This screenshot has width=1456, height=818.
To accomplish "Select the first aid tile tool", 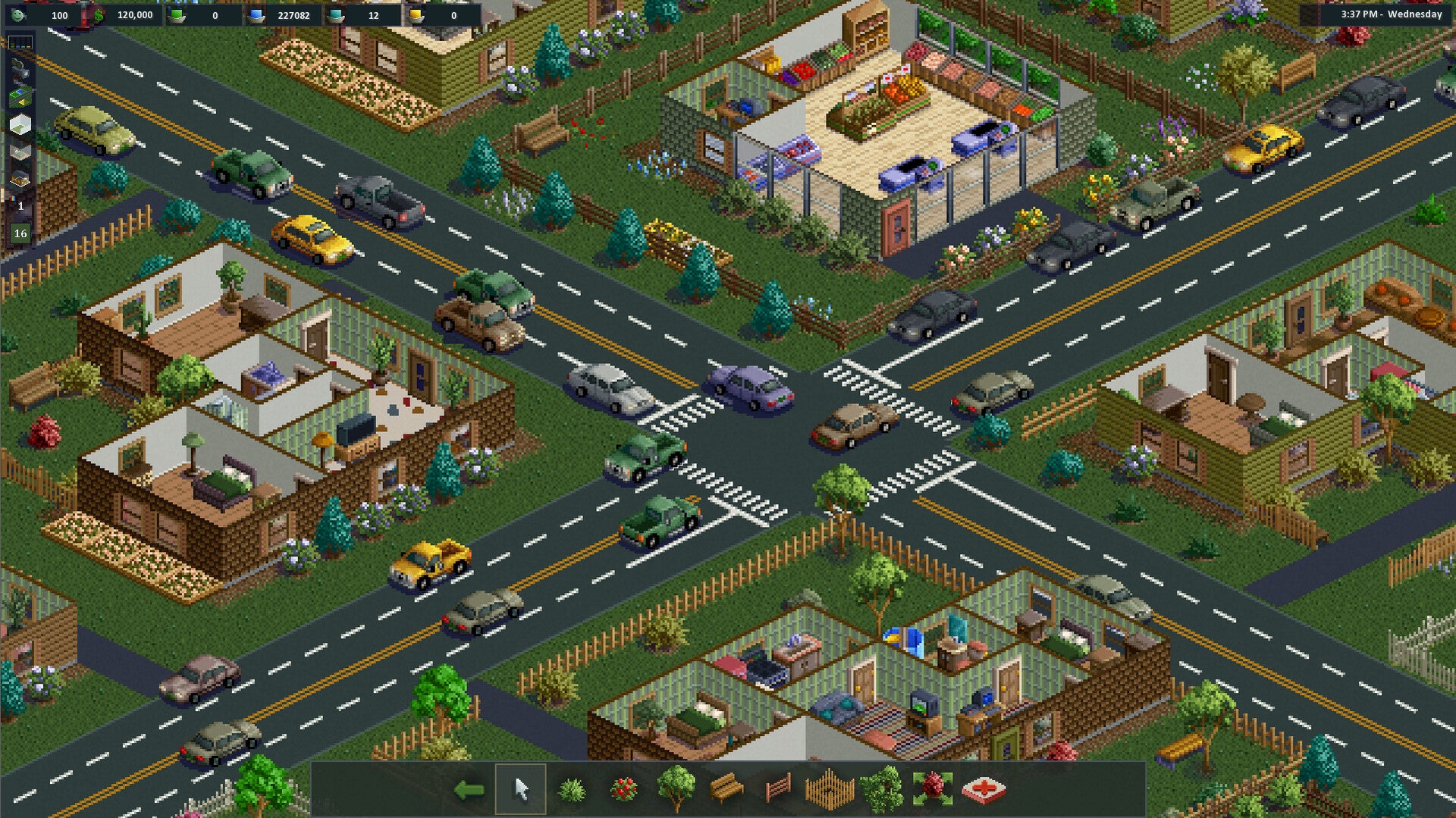I will 984,788.
